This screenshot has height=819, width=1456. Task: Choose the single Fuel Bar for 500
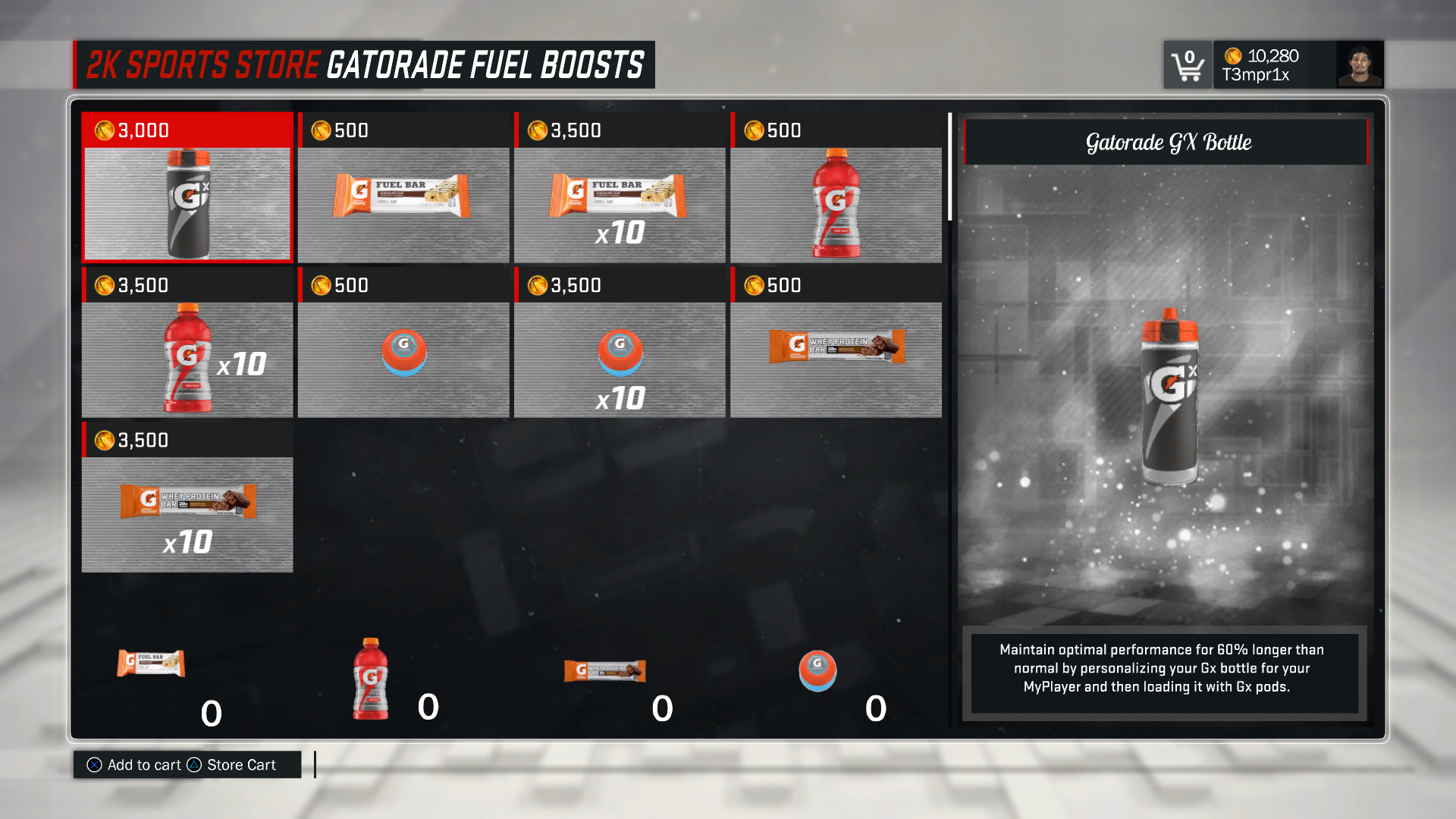coord(403,187)
